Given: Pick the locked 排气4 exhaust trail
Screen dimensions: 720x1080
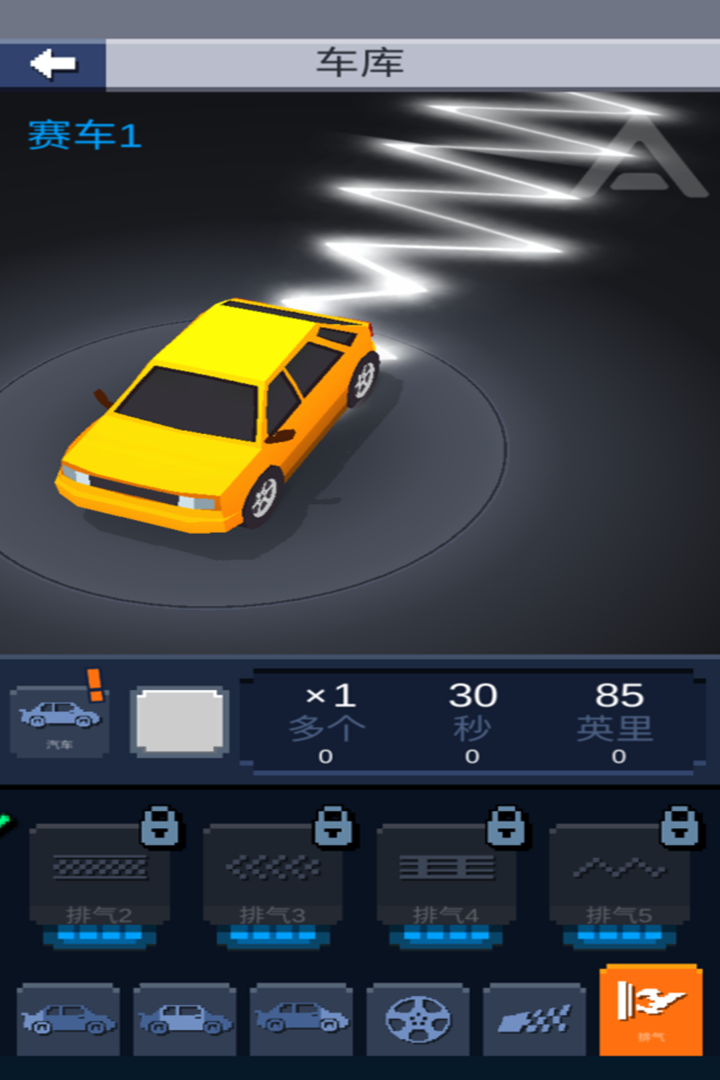Looking at the screenshot, I should (446, 877).
